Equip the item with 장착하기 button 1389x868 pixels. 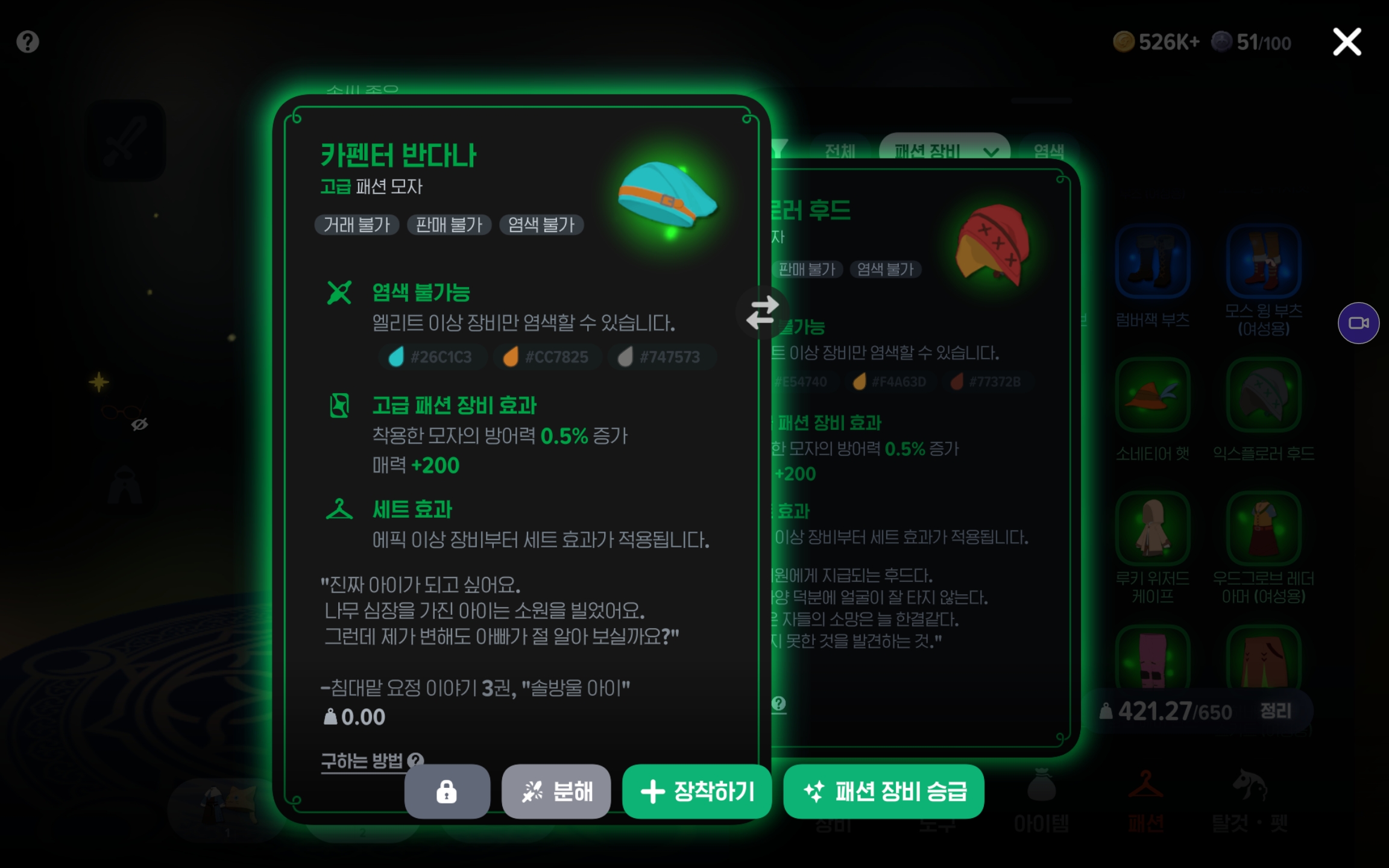pyautogui.click(x=697, y=791)
